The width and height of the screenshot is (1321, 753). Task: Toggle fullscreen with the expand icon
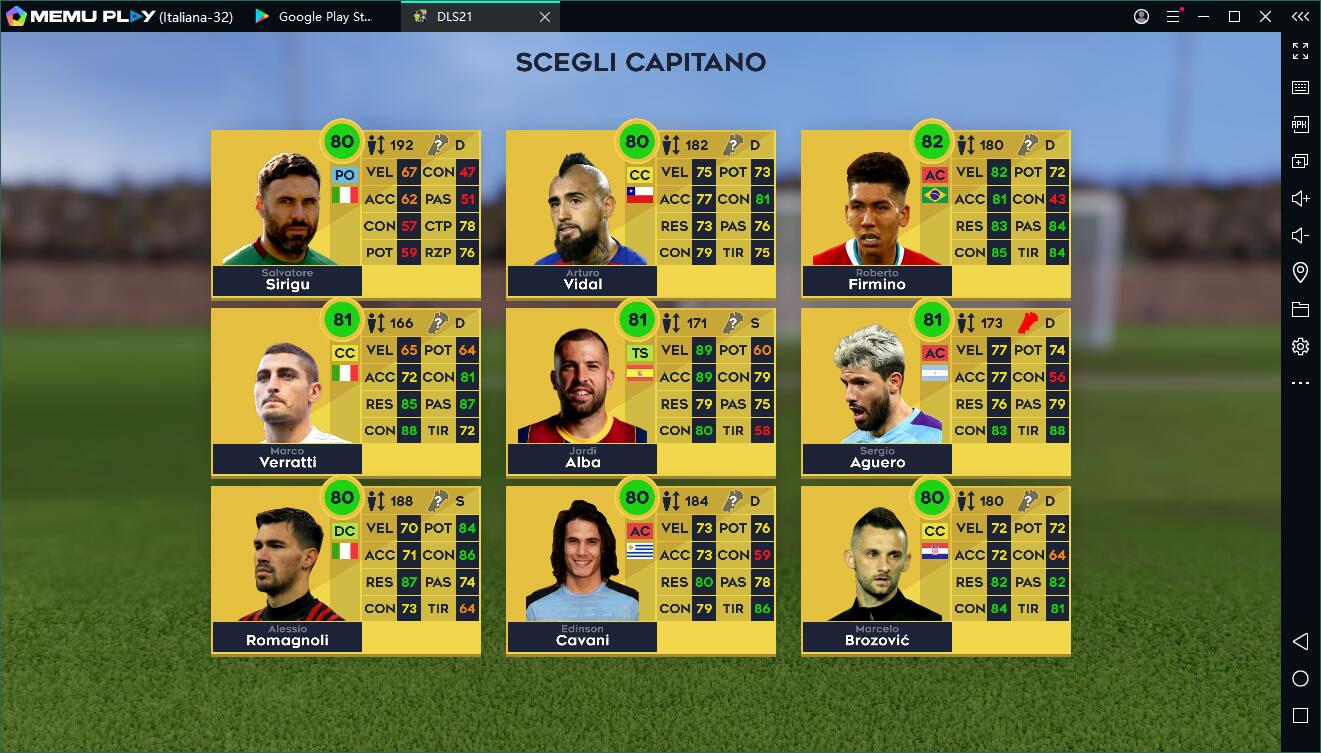click(x=1299, y=48)
